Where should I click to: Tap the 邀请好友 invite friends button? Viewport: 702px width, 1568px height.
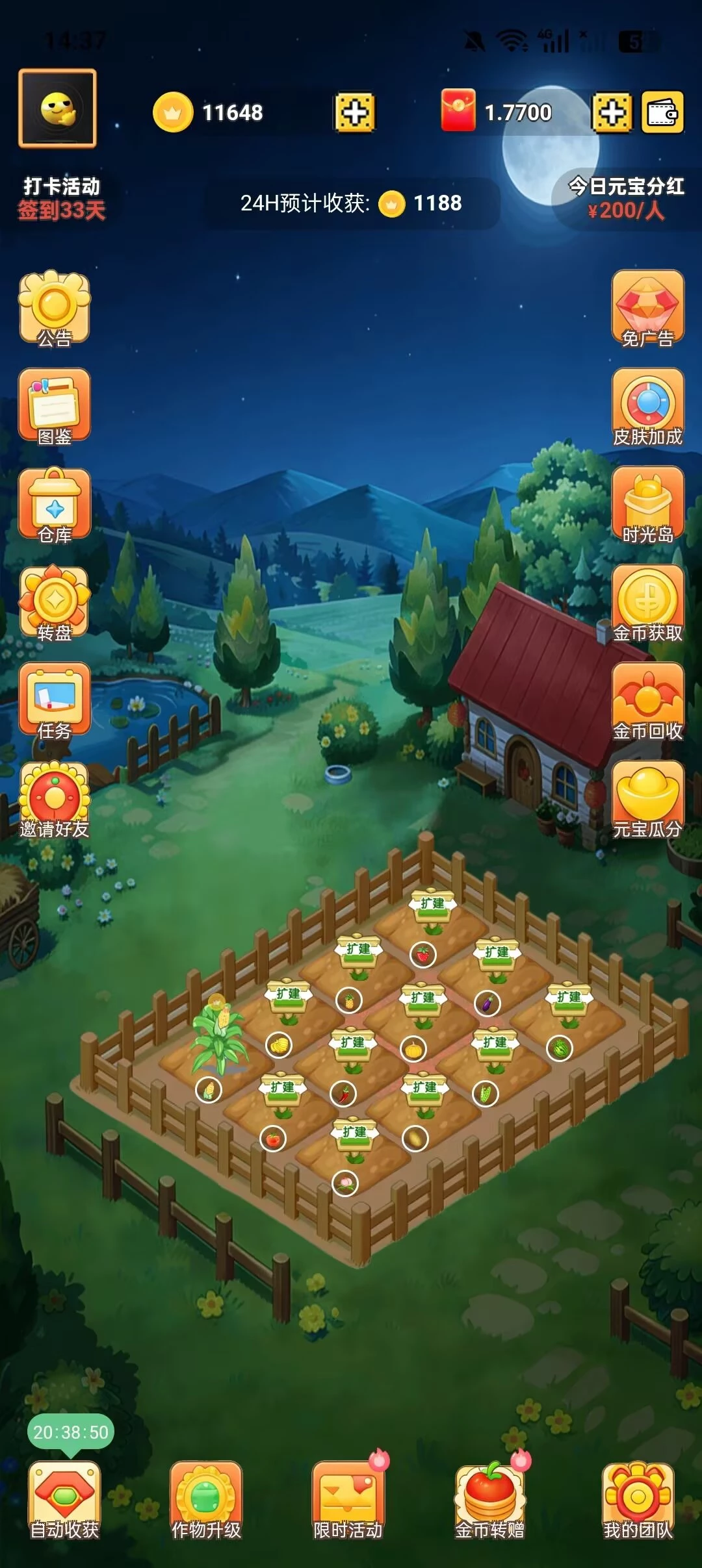55,800
